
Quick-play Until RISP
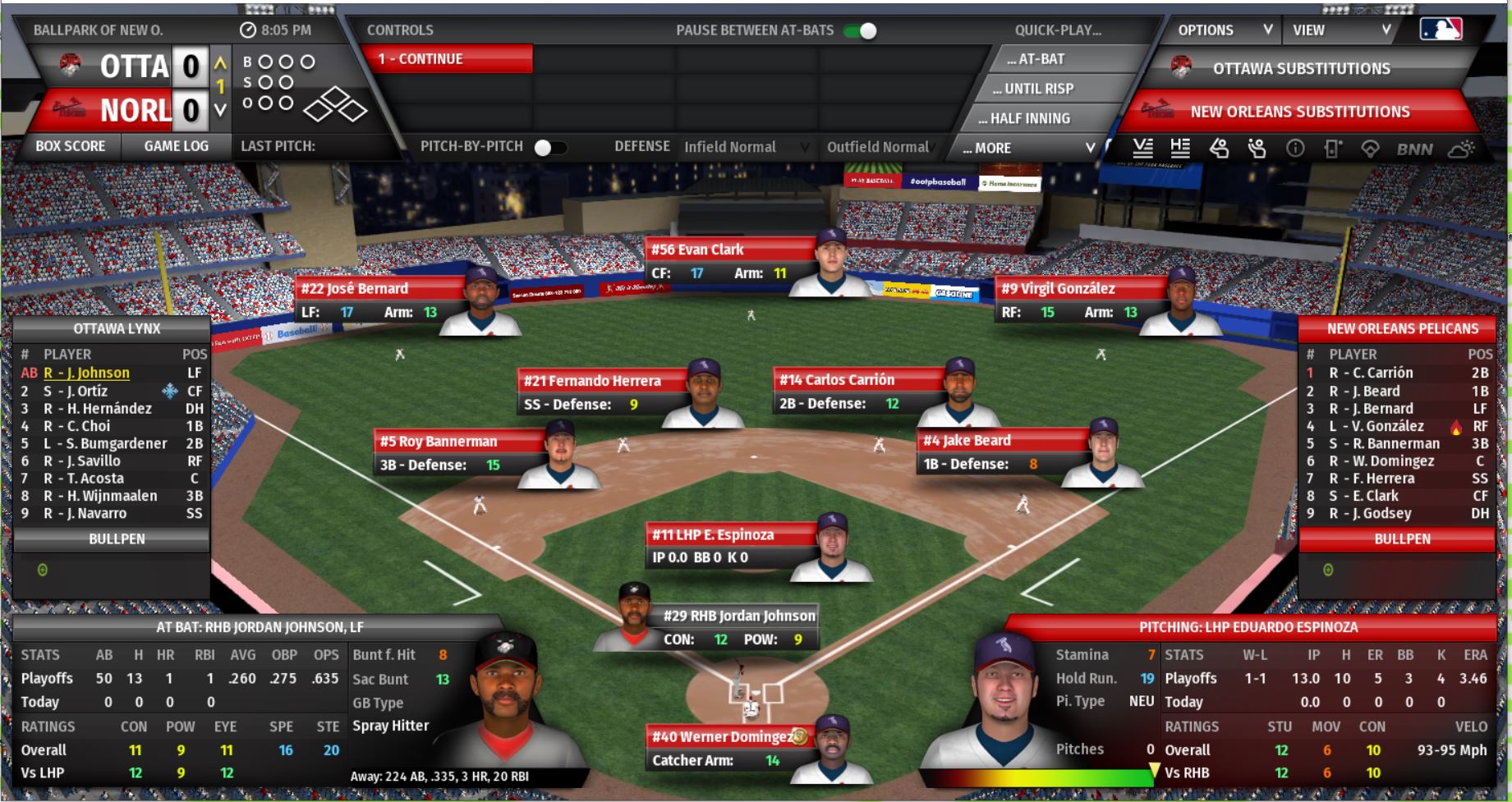(x=1038, y=89)
